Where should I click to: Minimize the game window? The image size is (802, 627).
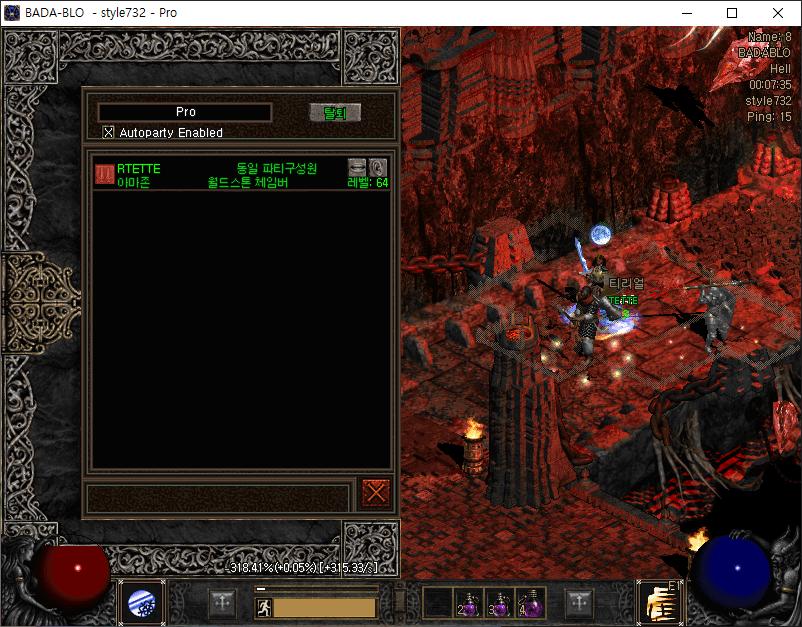tap(686, 13)
